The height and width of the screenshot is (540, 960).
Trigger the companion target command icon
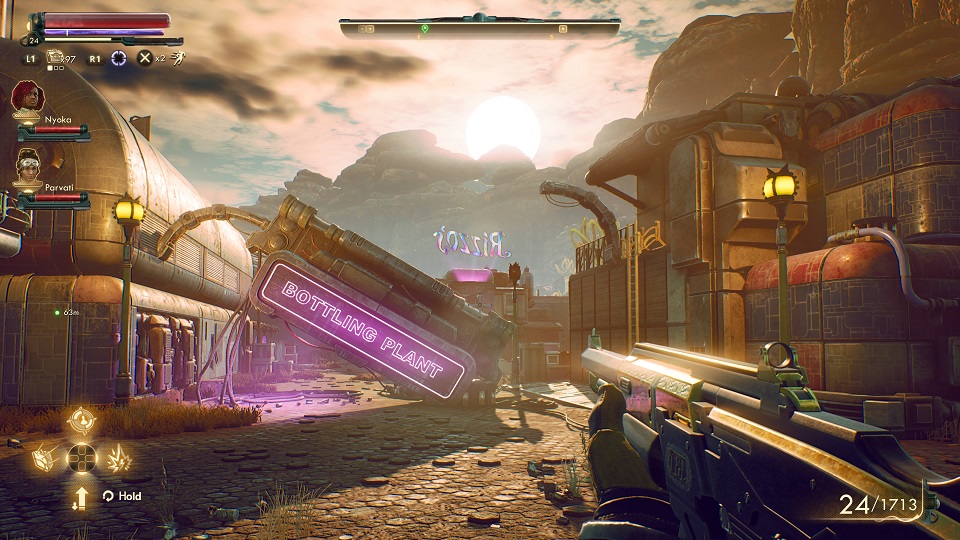(x=81, y=420)
